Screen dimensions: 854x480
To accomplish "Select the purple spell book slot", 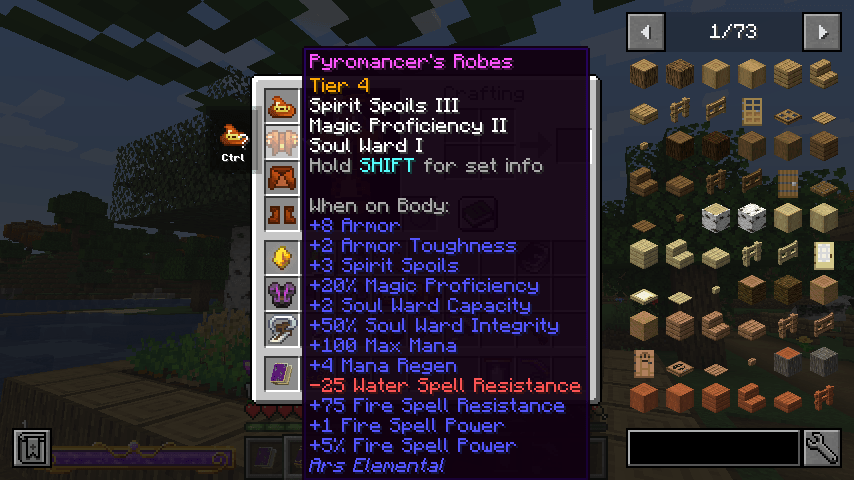I will (280, 374).
